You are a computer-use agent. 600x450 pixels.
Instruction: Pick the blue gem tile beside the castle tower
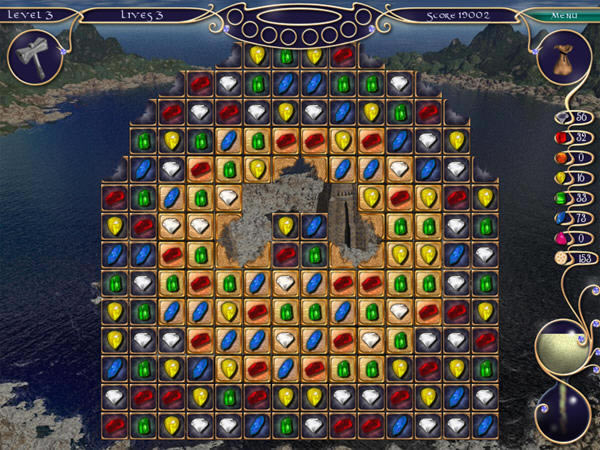coord(314,226)
